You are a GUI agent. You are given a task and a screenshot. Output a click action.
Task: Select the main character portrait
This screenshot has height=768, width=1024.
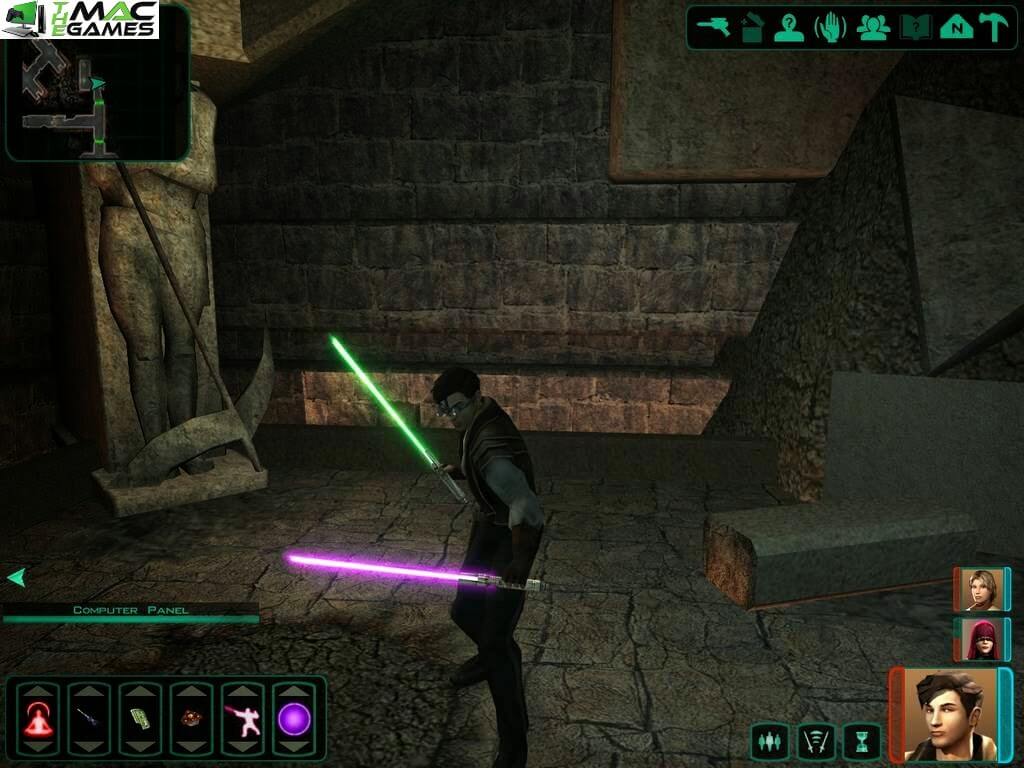[951, 714]
